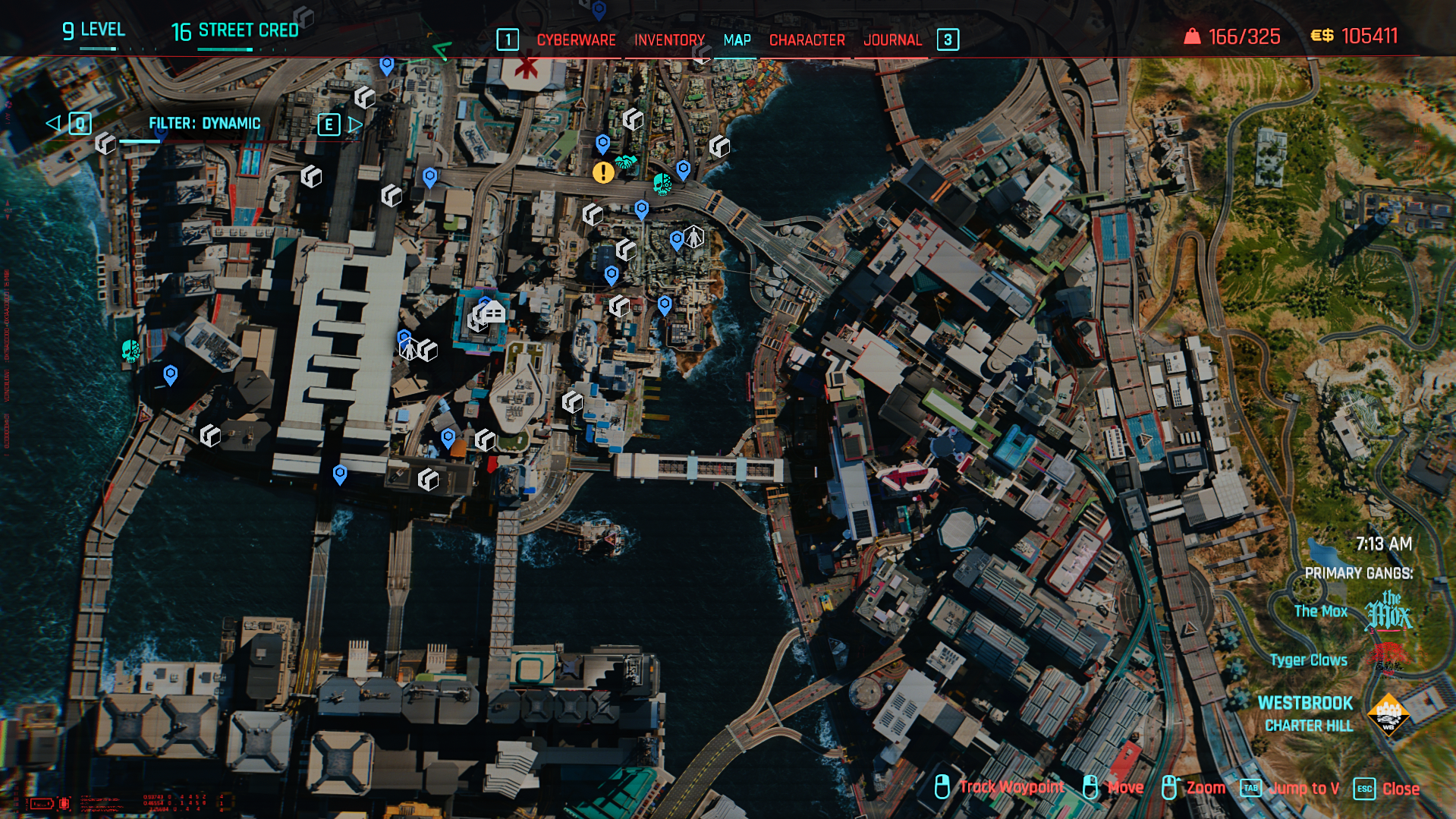Select the cyan skull marker by the coast
Image resolution: width=1456 pixels, height=819 pixels.
[131, 351]
